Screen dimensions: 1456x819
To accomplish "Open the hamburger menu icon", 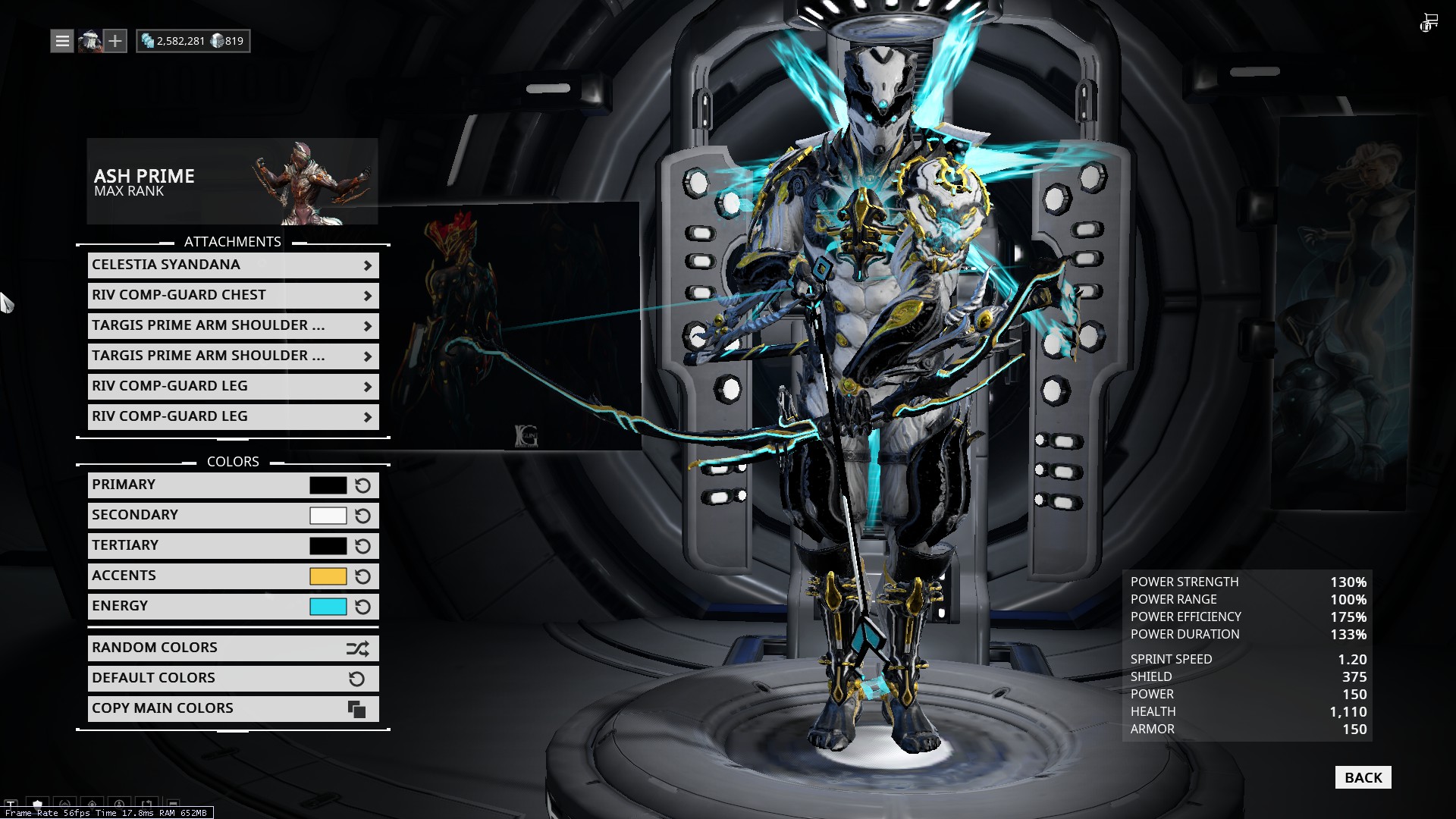I will tap(62, 41).
